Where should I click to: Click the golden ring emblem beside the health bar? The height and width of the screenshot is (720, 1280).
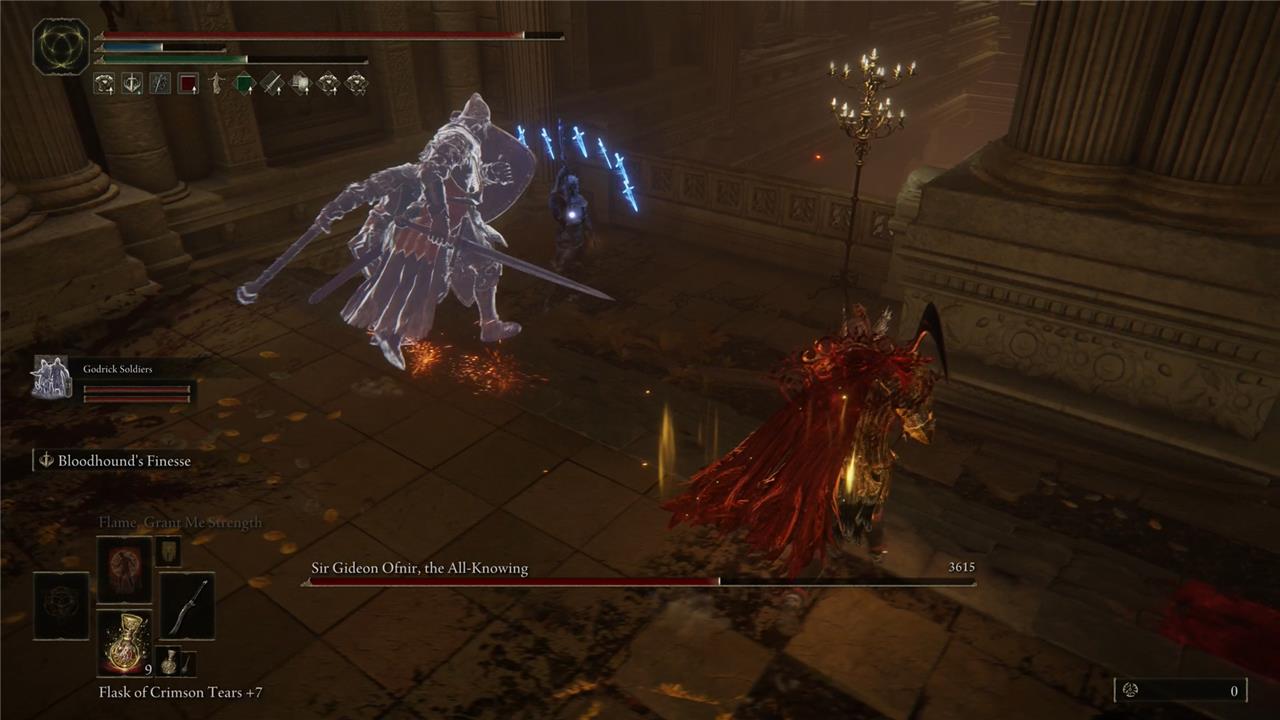(61, 47)
